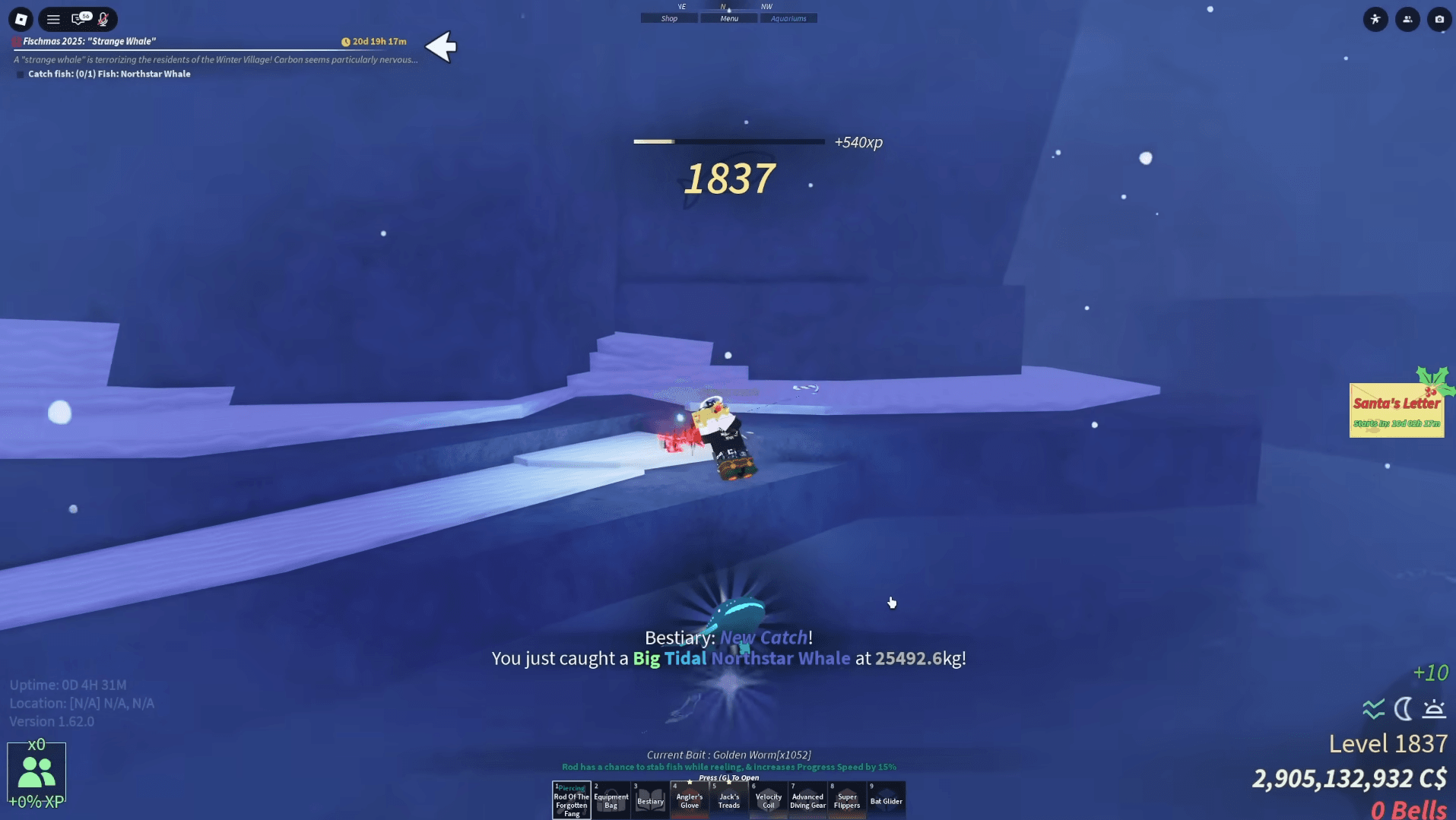The image size is (1456, 820).
Task: Open the Bestiary from the hotbar
Action: click(x=651, y=800)
